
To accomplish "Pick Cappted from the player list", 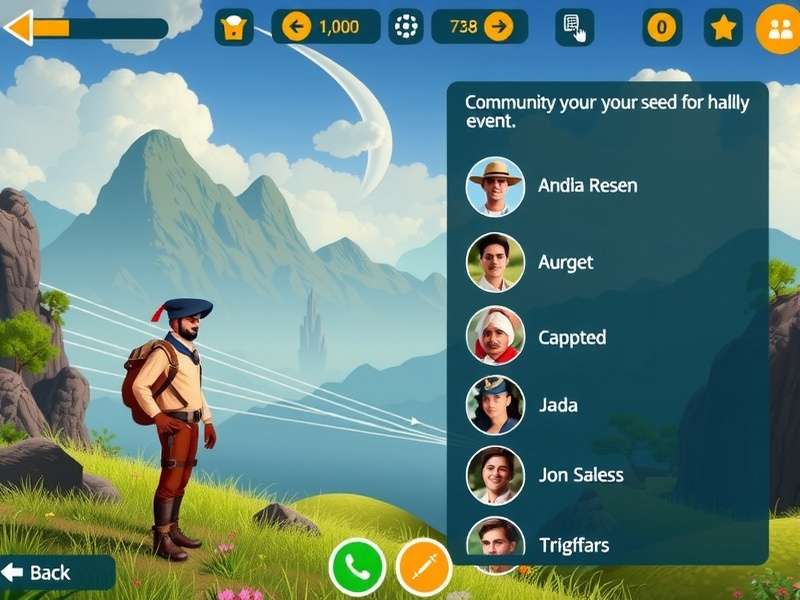I will pos(571,337).
